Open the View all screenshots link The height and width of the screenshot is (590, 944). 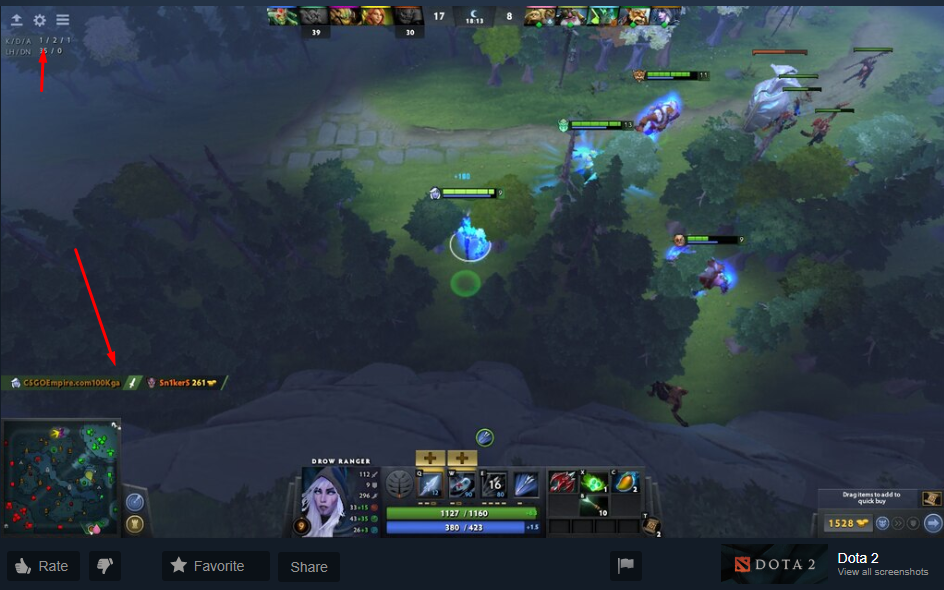click(883, 572)
